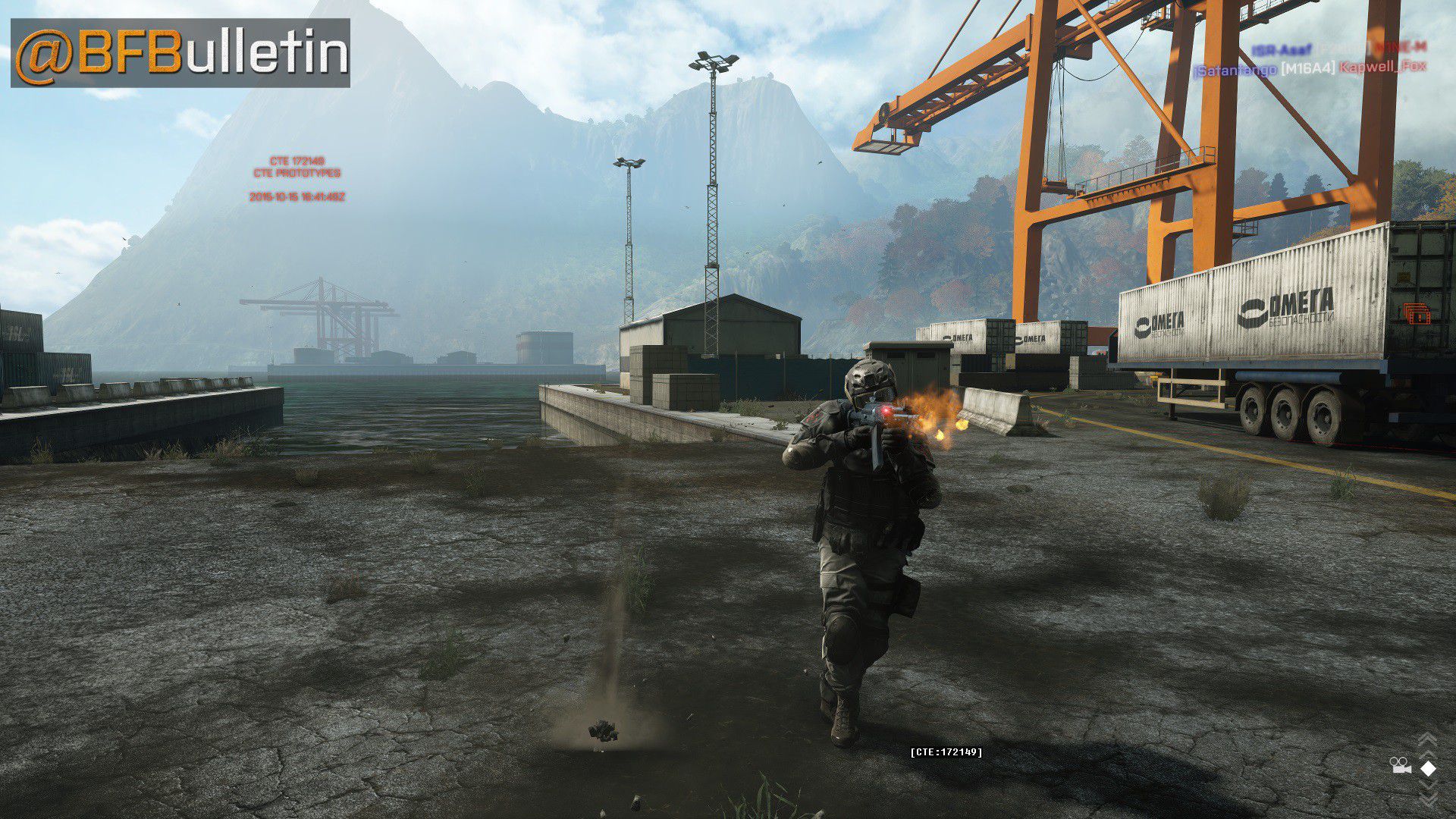The image size is (1456, 819).
Task: Open the @BFBulletin watermark logo
Action: tap(180, 53)
